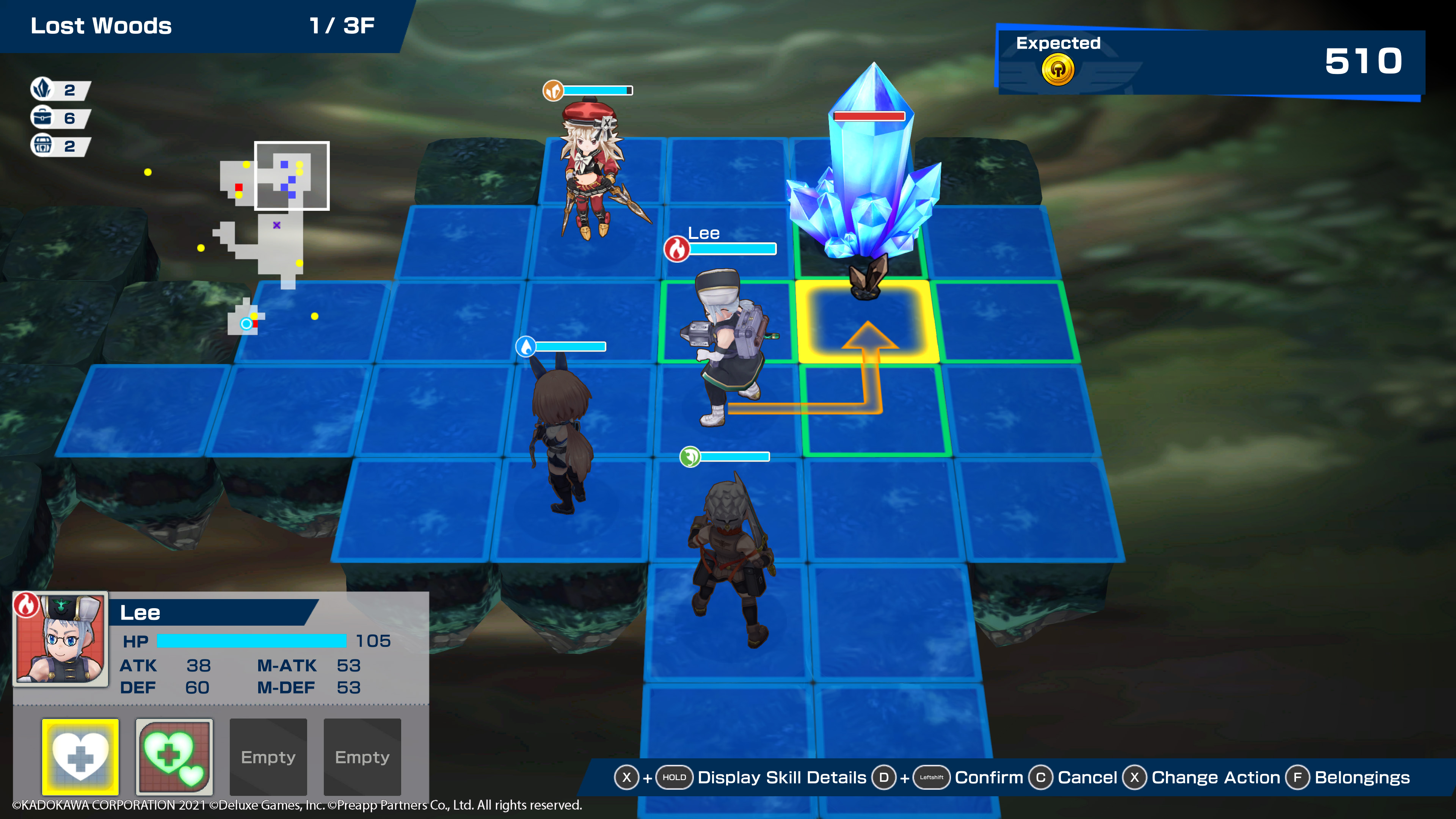Select the yellow highlighted target tile
The image size is (1456, 819).
click(x=868, y=321)
